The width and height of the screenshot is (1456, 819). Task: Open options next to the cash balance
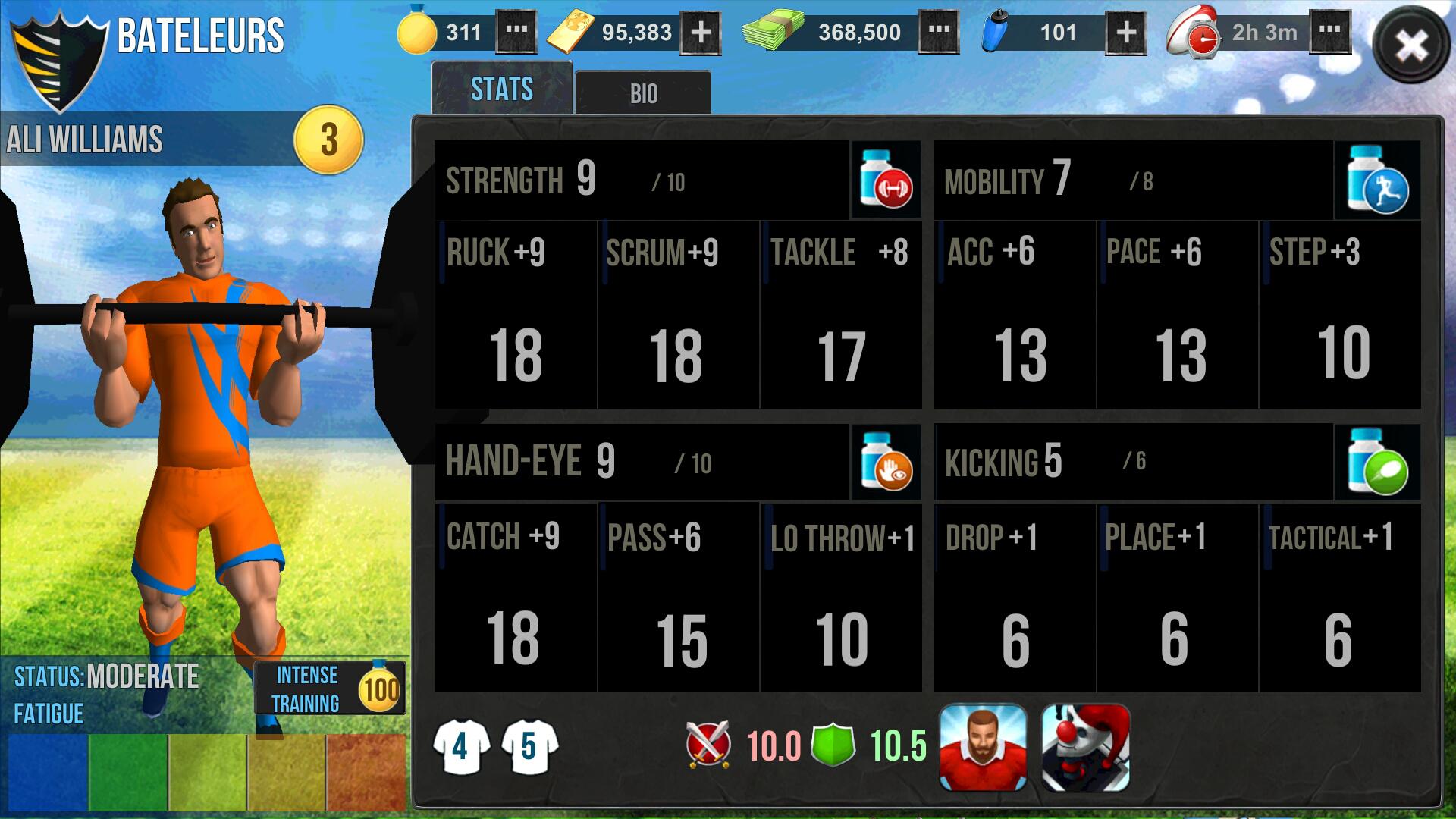pos(939,33)
